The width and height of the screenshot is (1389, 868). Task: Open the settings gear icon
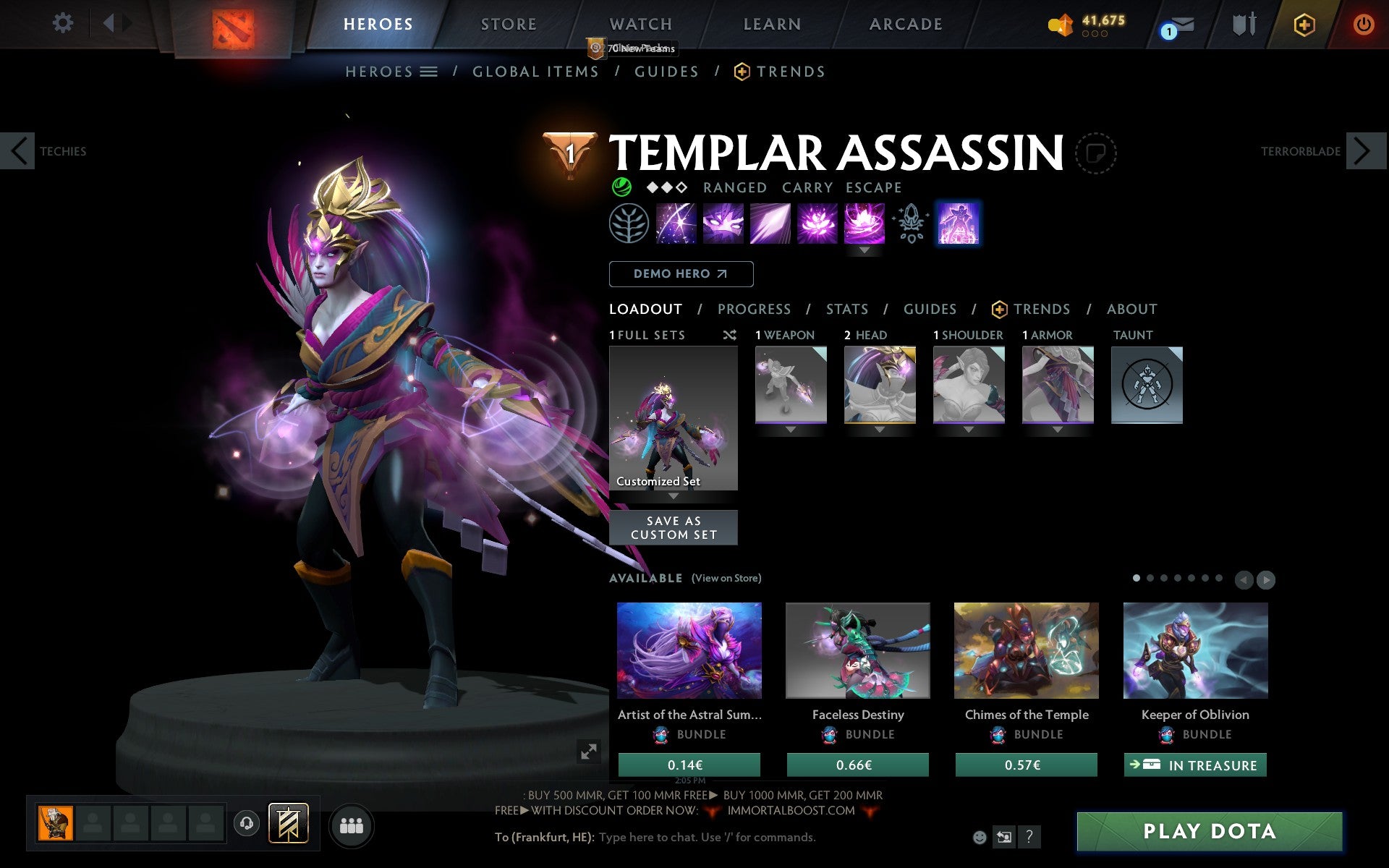point(64,23)
